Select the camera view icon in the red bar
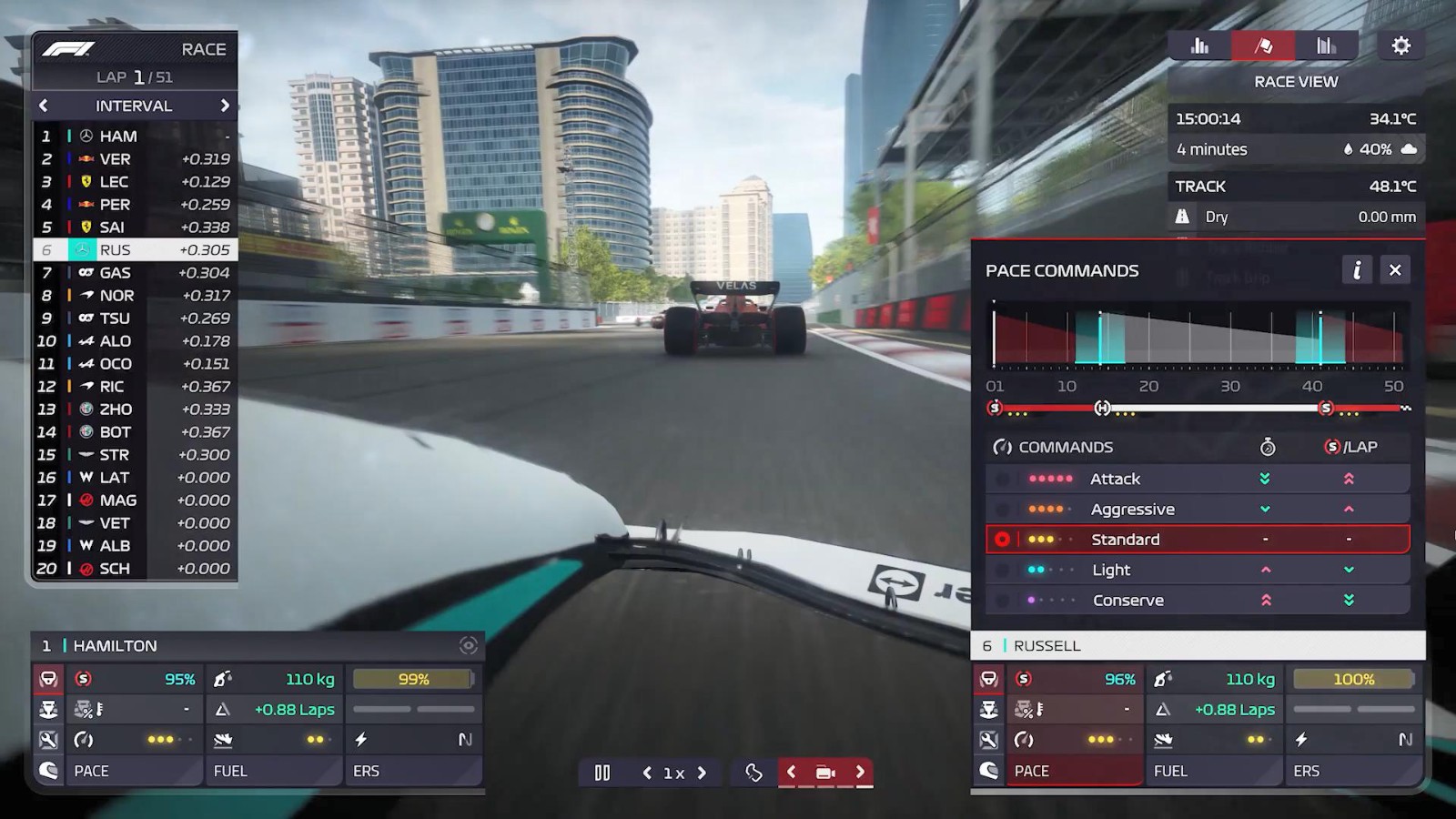This screenshot has height=819, width=1456. (825, 772)
